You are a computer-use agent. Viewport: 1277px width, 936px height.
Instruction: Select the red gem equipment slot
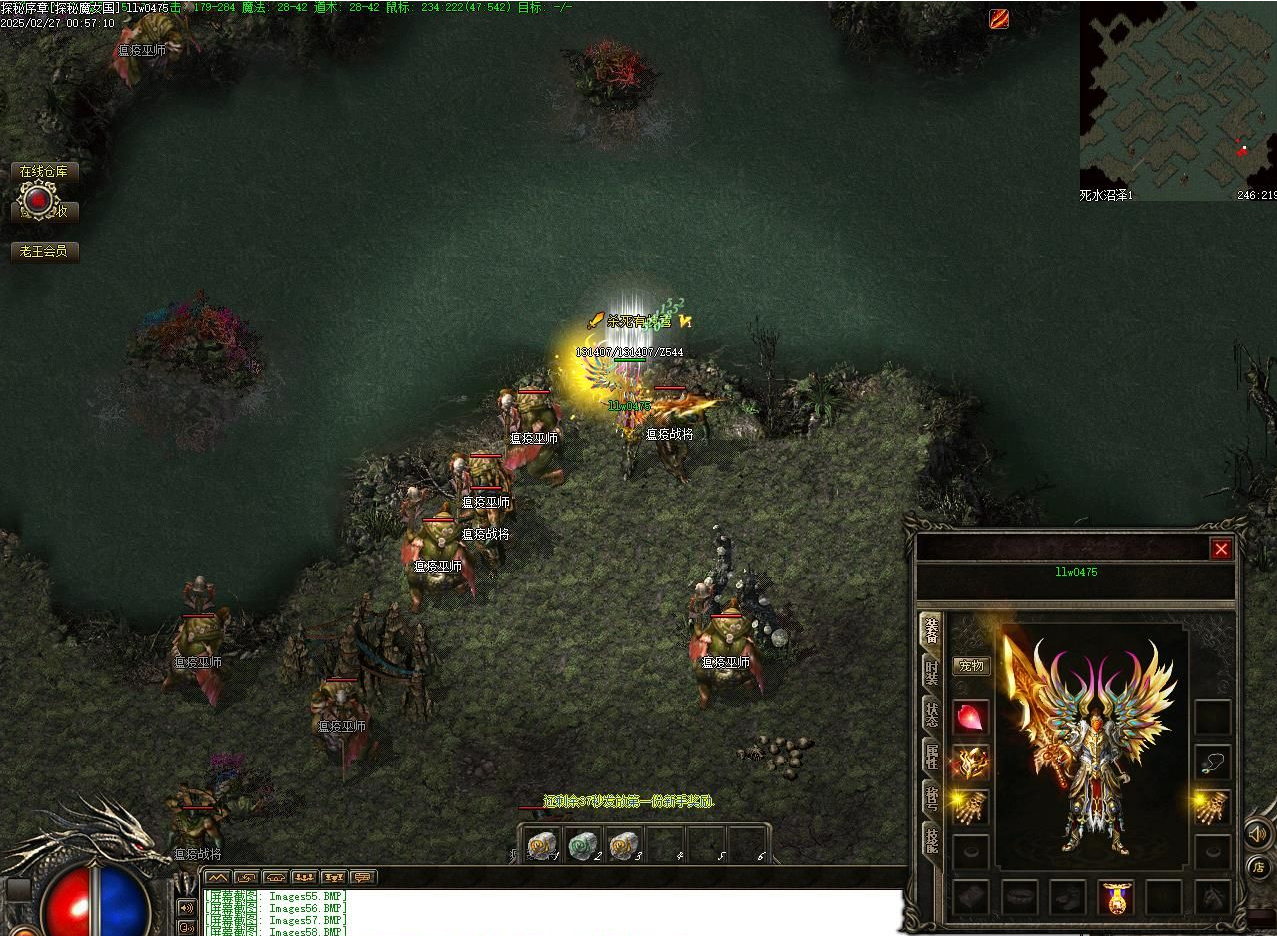970,716
